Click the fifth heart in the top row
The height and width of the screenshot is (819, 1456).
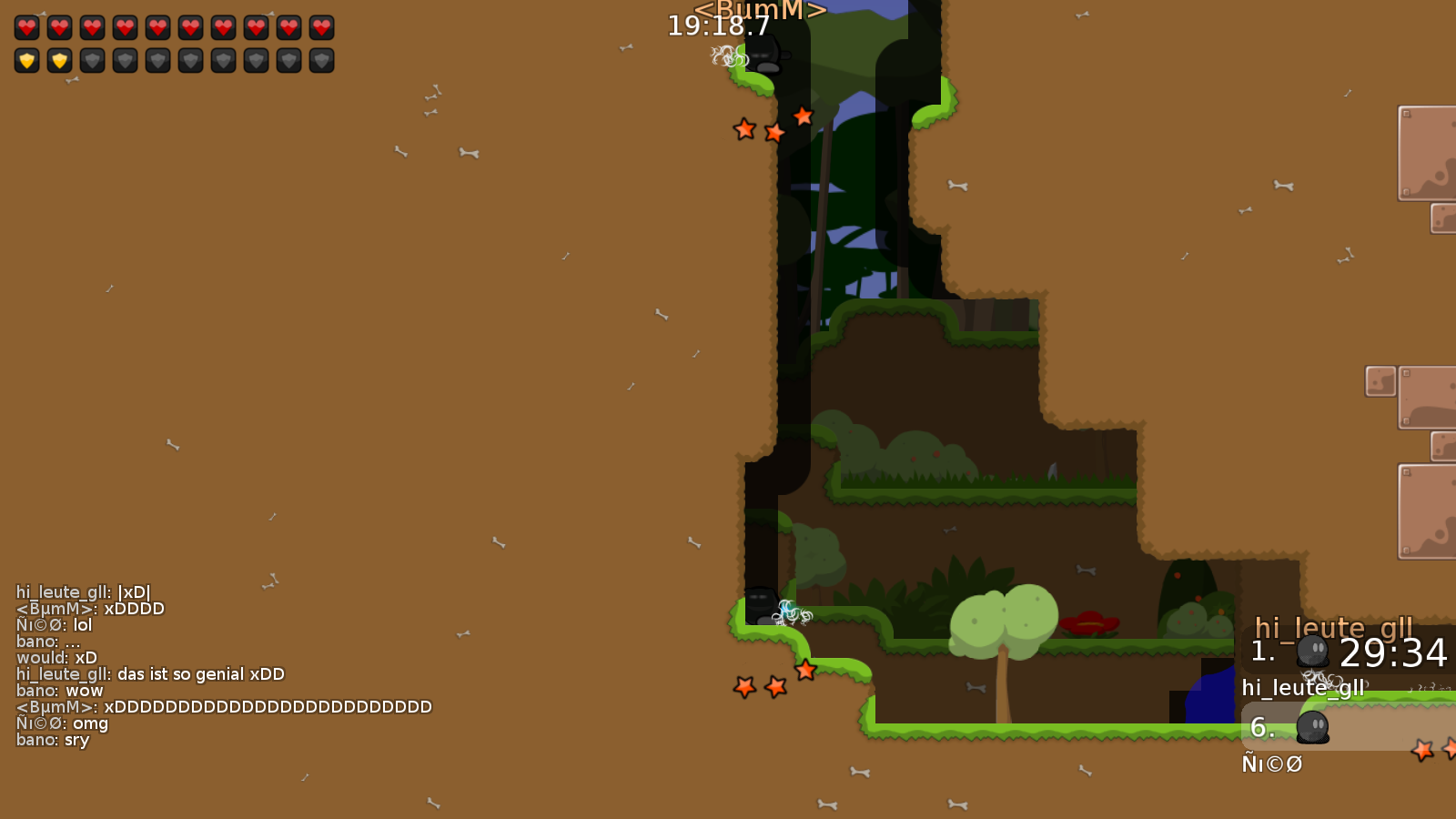click(x=157, y=27)
